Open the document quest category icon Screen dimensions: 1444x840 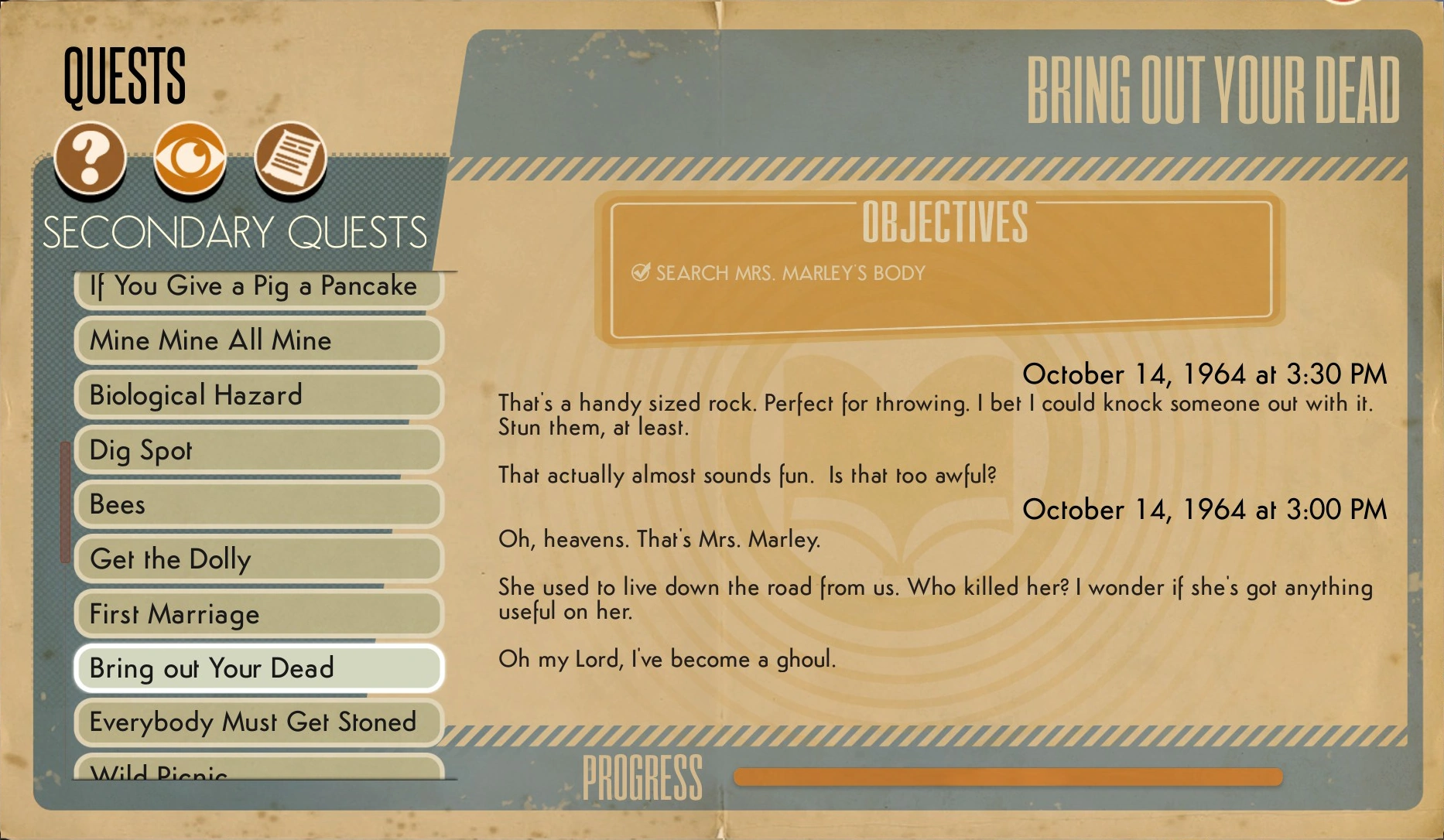[x=293, y=157]
